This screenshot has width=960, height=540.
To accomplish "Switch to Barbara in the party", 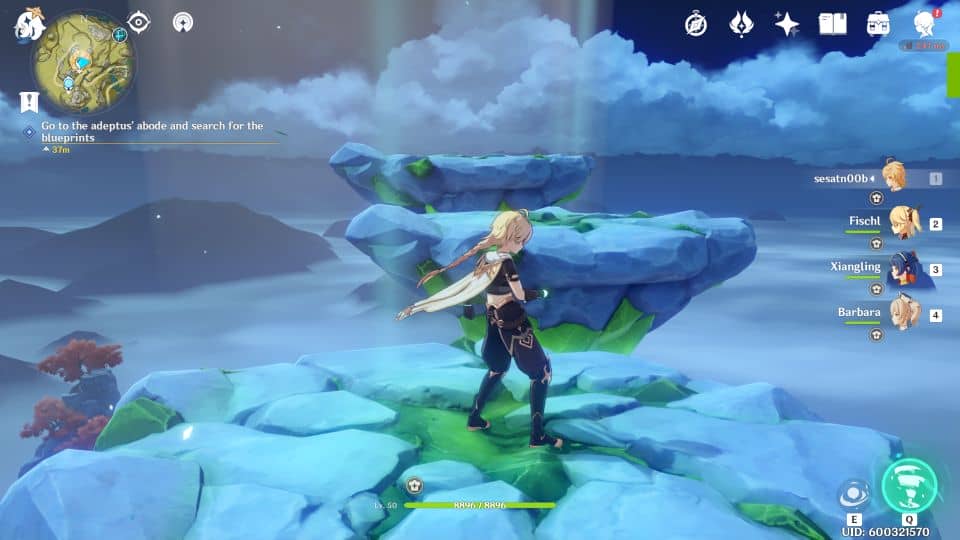I will pyautogui.click(x=904, y=313).
